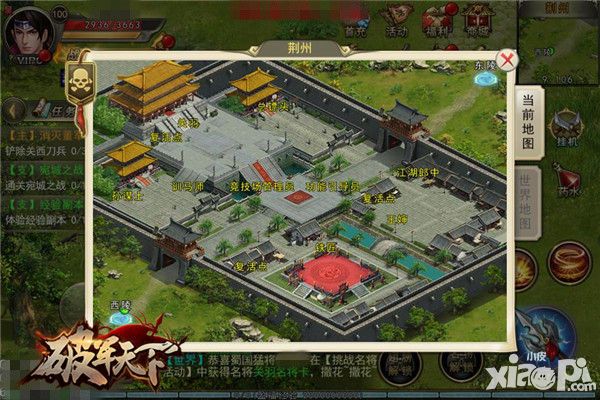Viewport: 600px width, 400px height.
Task: Open the 活动 events menu
Action: [x=397, y=20]
